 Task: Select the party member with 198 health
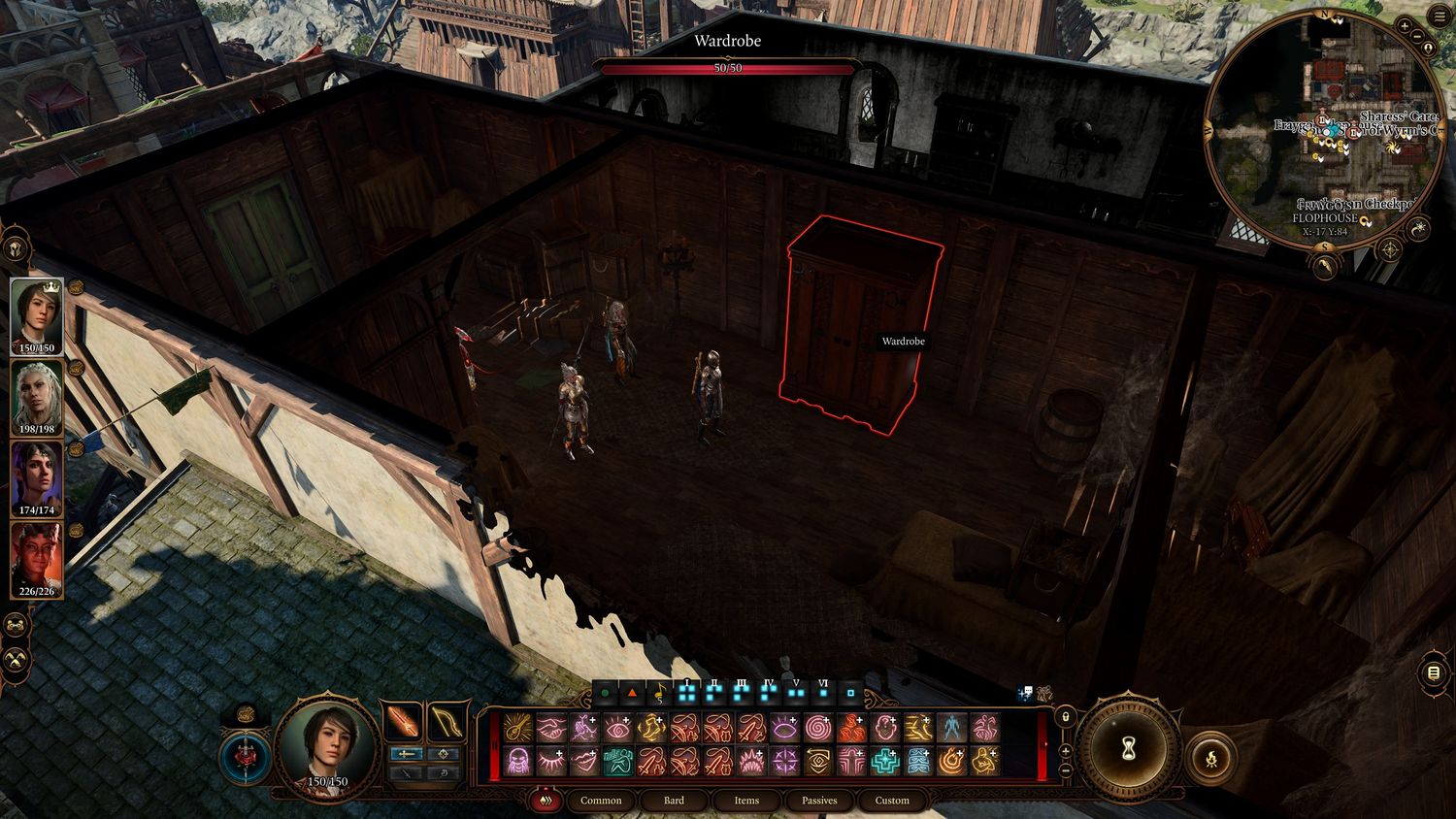pyautogui.click(x=37, y=398)
